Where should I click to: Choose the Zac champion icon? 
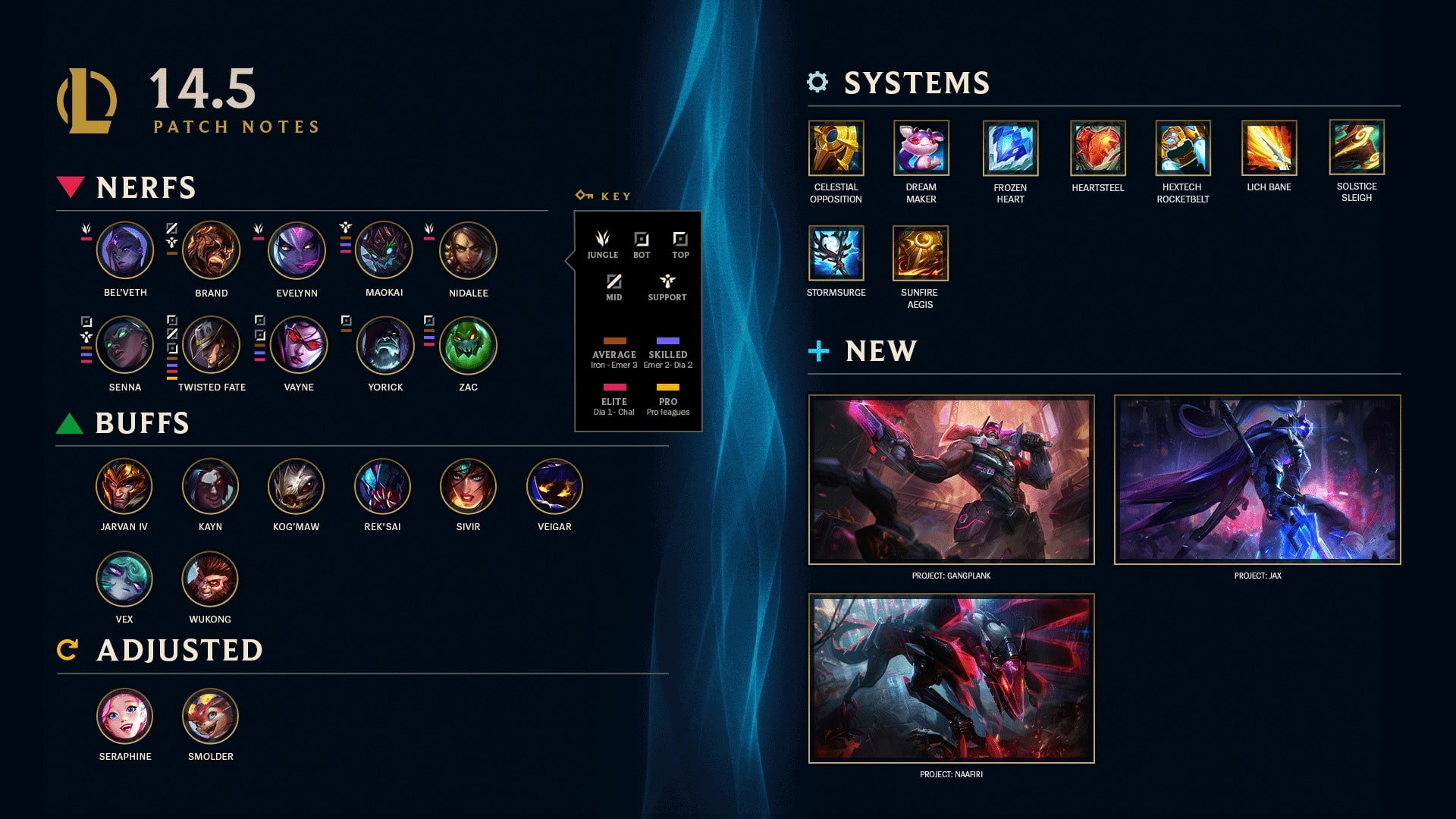coord(468,345)
